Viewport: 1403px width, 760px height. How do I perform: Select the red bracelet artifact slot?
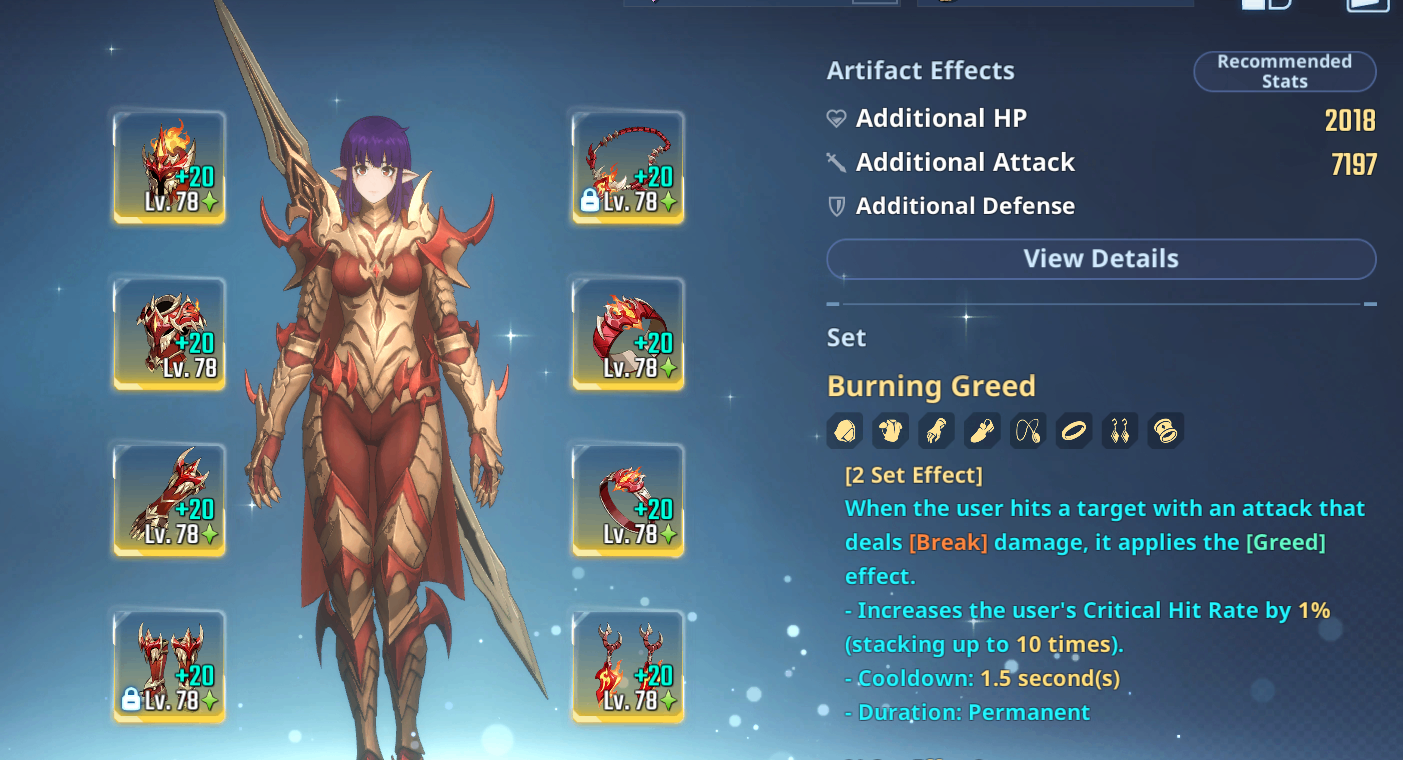click(x=628, y=334)
